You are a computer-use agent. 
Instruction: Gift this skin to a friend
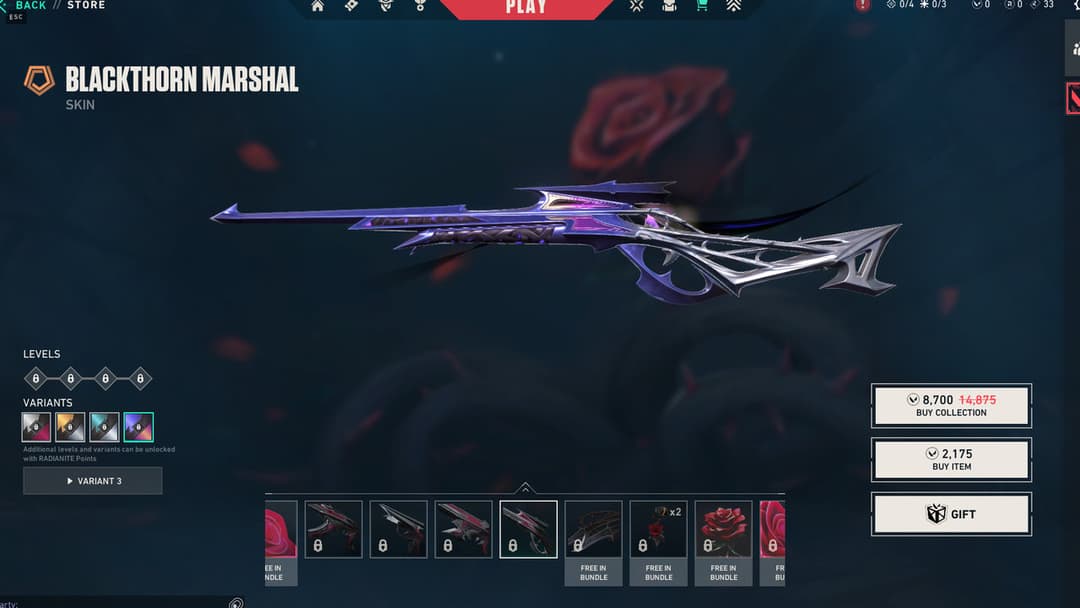[x=951, y=514]
